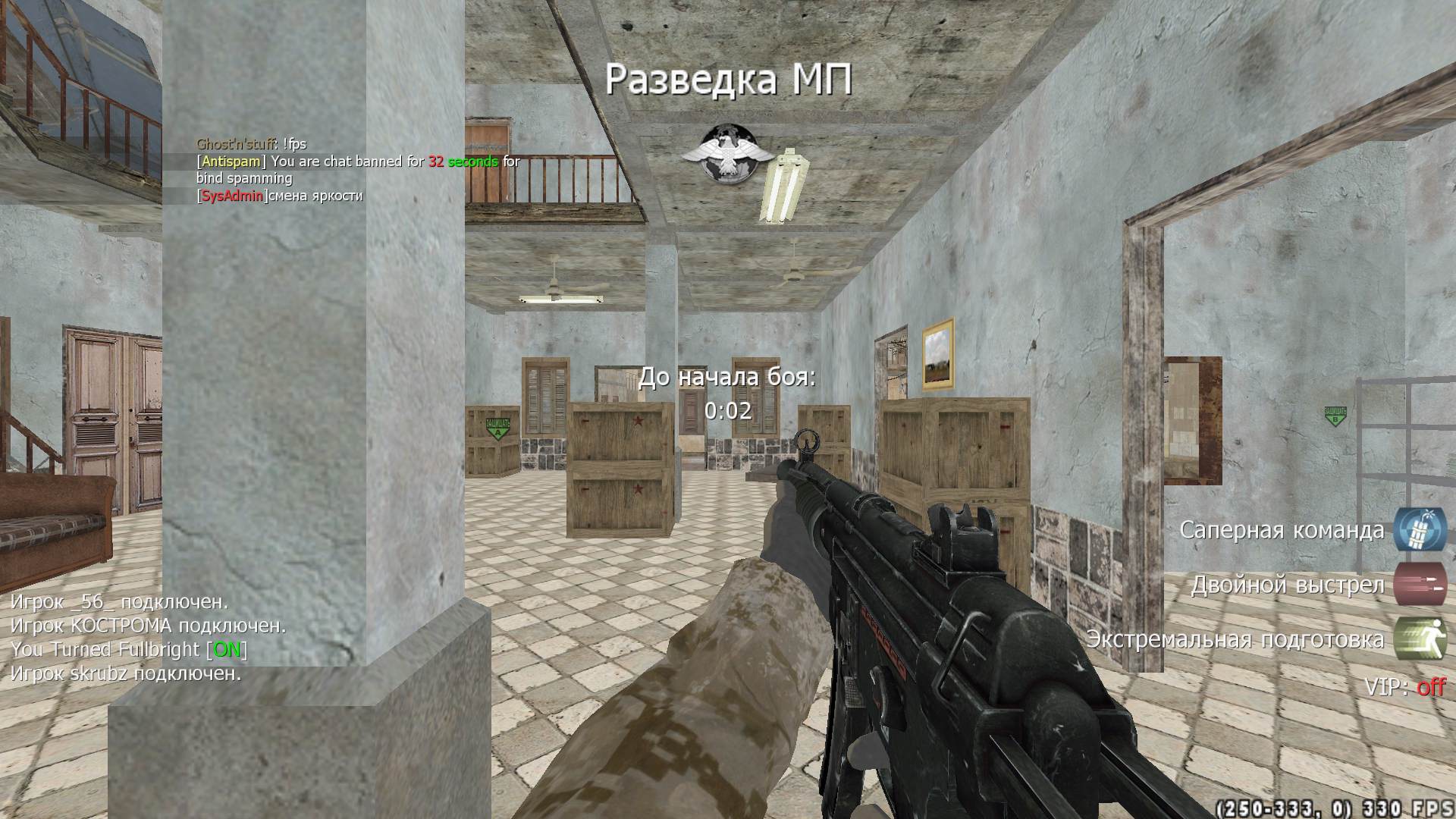The width and height of the screenshot is (1456, 819).
Task: Click the Саперная команда perk icon
Action: pos(1420,529)
